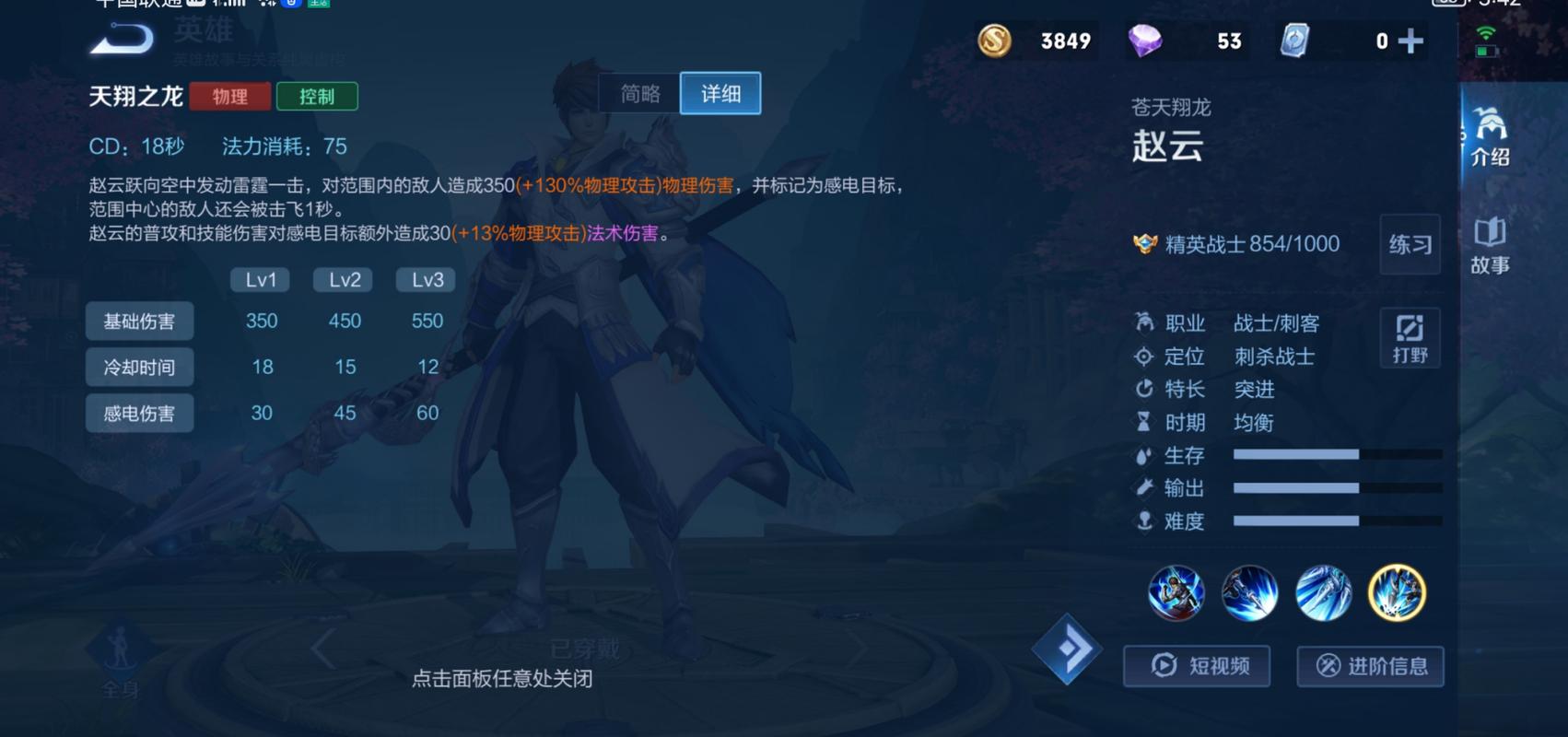The height and width of the screenshot is (737, 1568).
Task: Tap the panel to close skill details
Action: pos(505,678)
